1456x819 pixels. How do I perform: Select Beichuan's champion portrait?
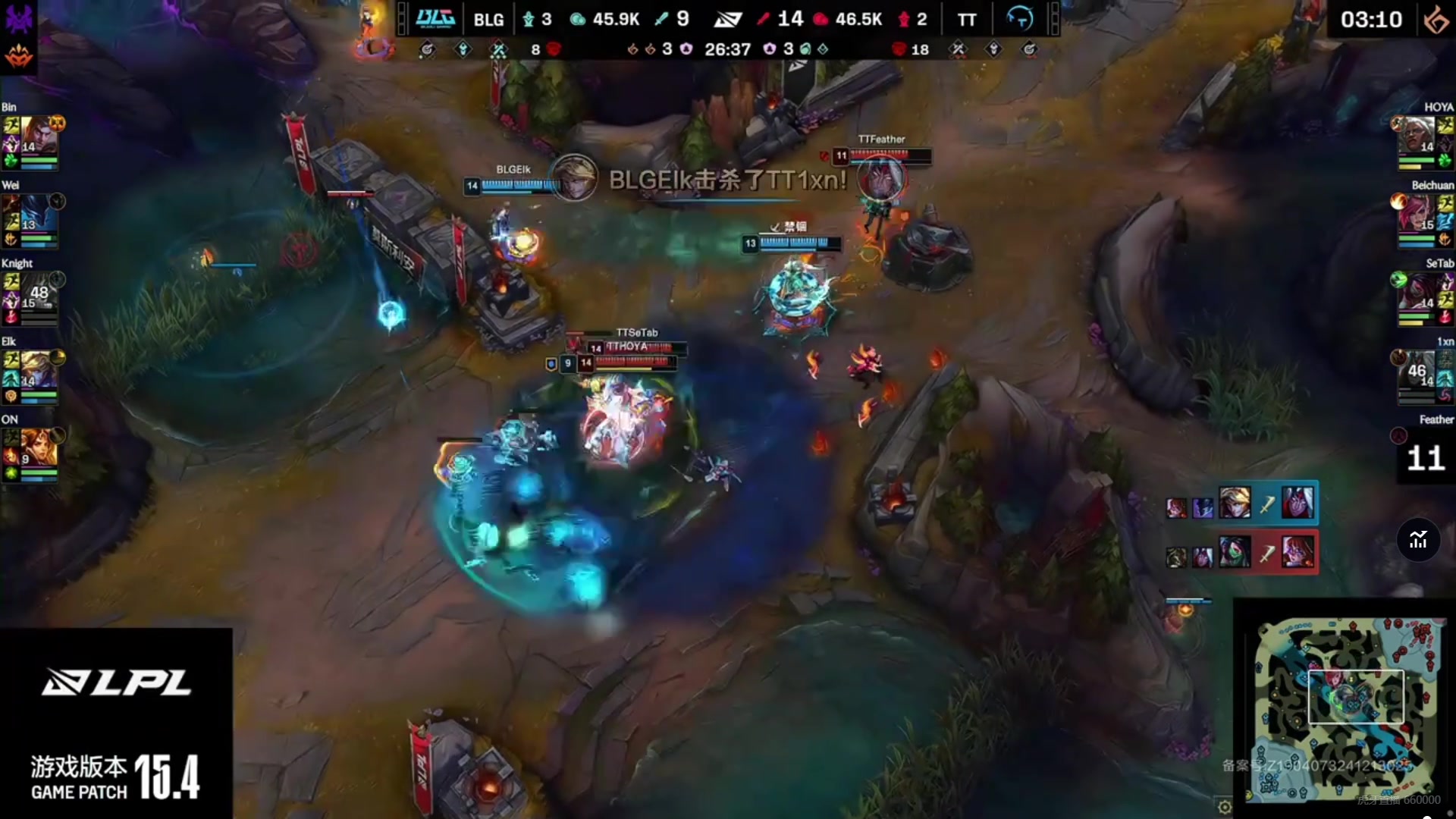tap(1417, 213)
